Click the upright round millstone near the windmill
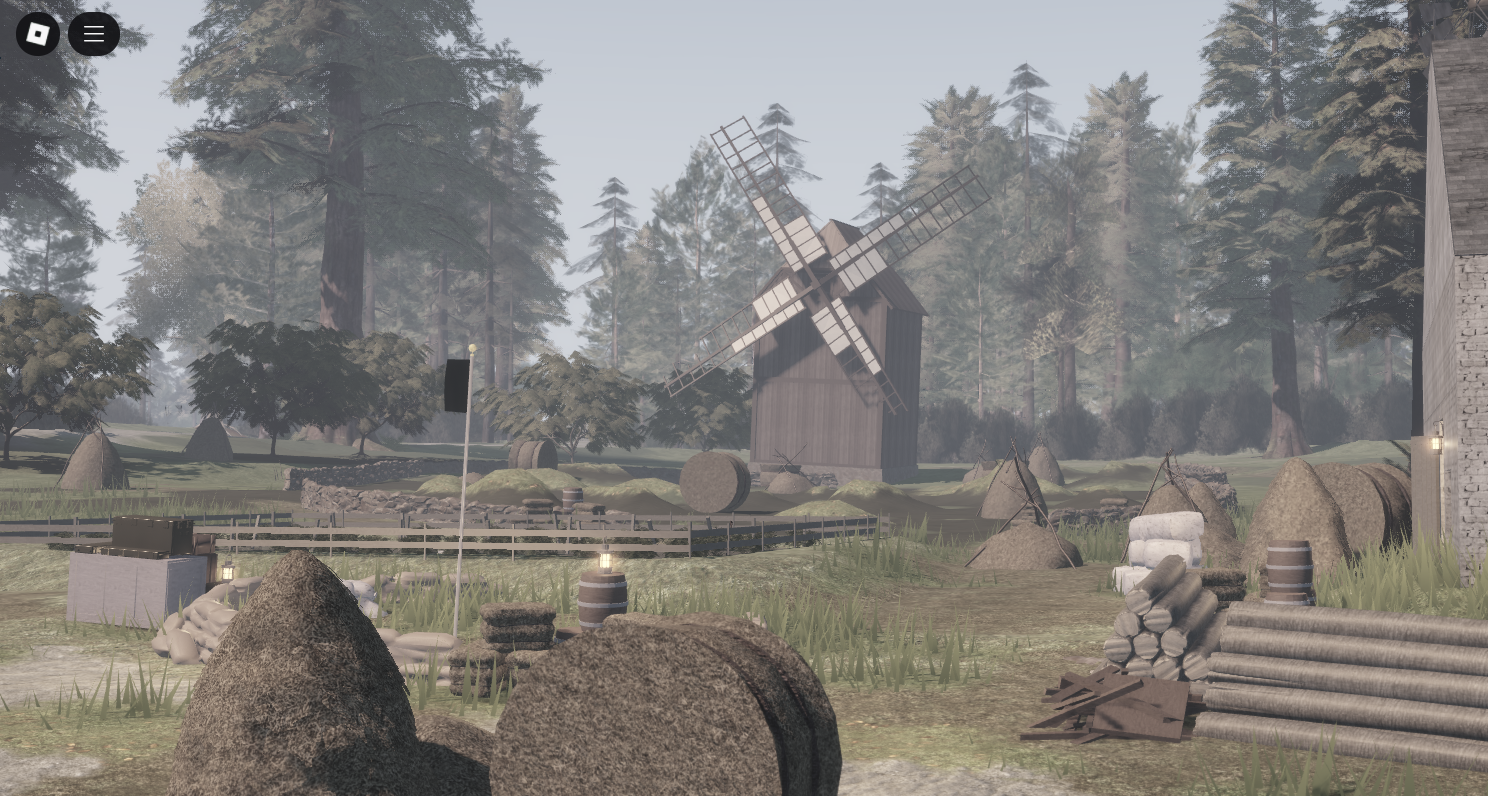Image resolution: width=1488 pixels, height=796 pixels. (x=713, y=483)
